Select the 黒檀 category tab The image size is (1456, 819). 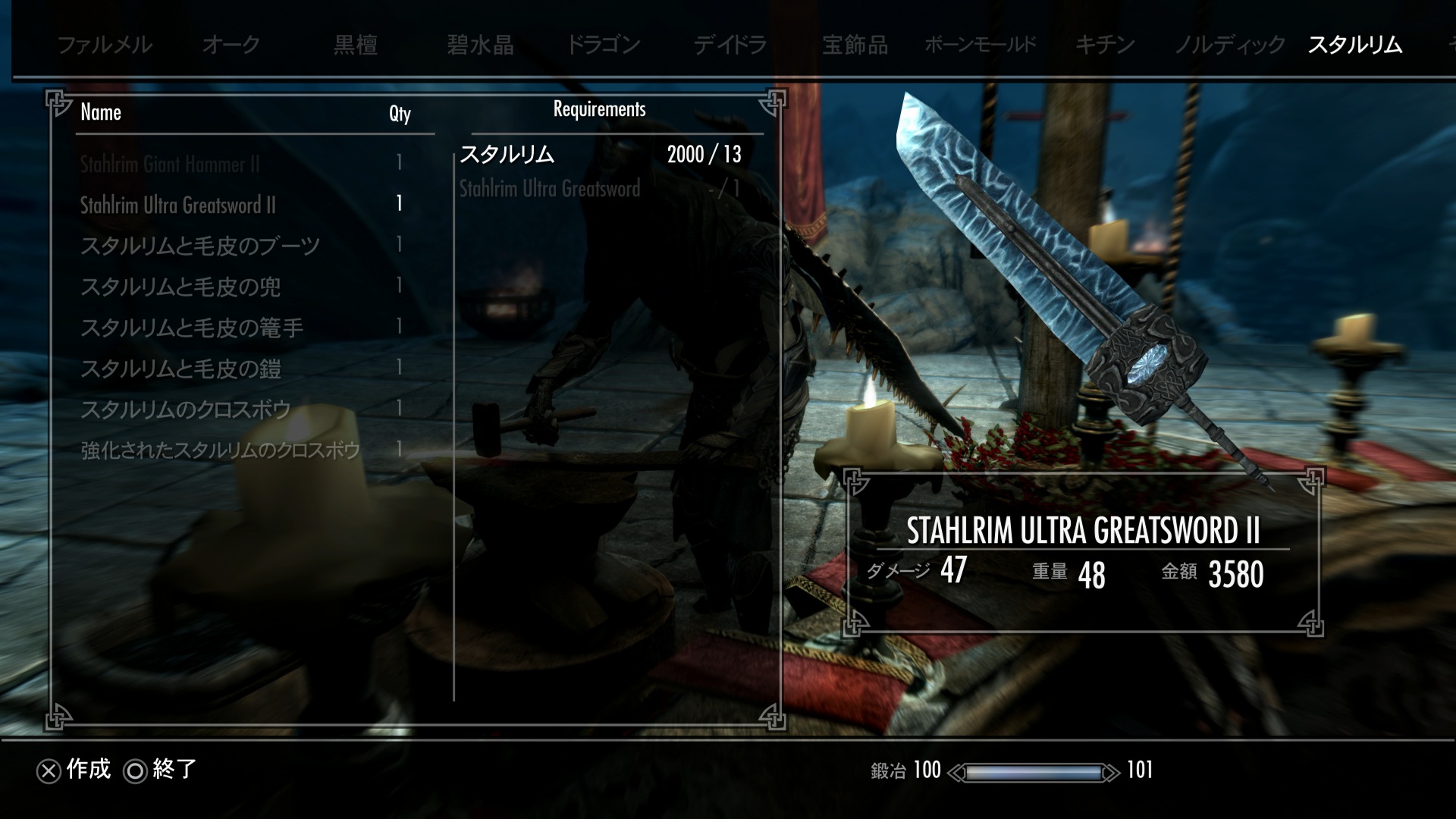tap(356, 45)
